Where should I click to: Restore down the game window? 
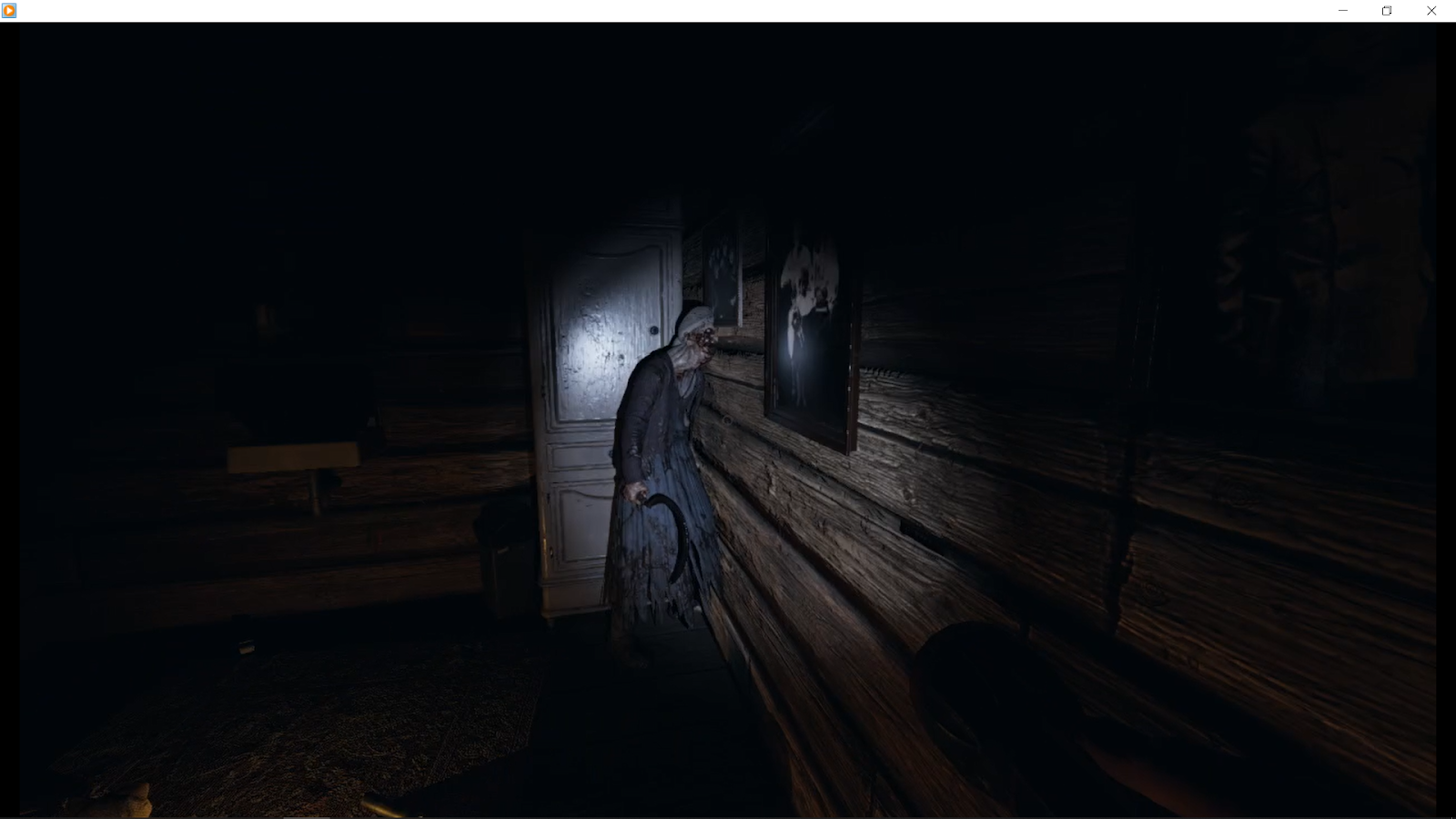click(x=1387, y=10)
